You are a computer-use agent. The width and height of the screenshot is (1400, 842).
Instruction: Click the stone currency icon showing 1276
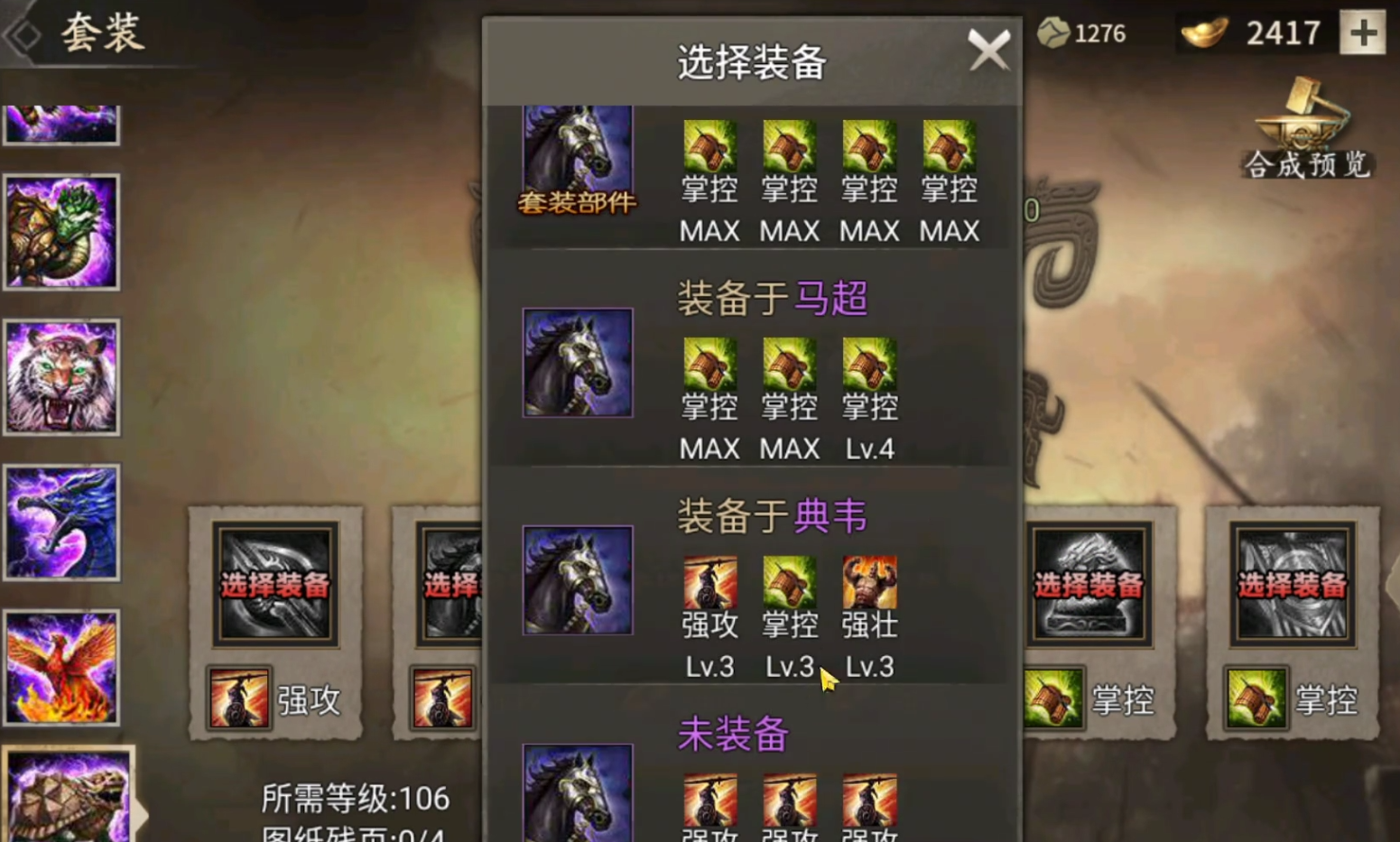pos(1052,32)
